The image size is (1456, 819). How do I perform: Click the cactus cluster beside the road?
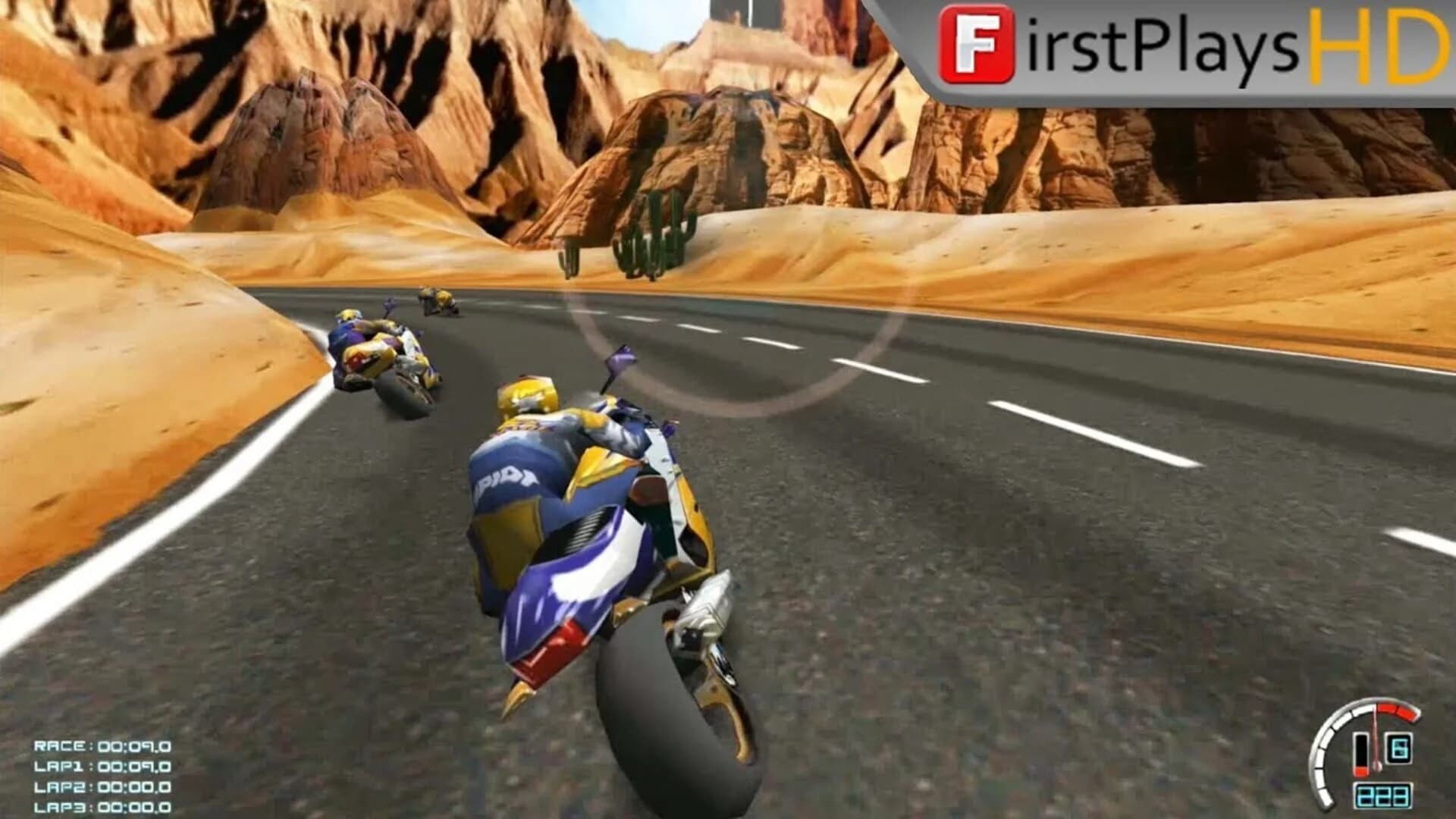pos(648,243)
